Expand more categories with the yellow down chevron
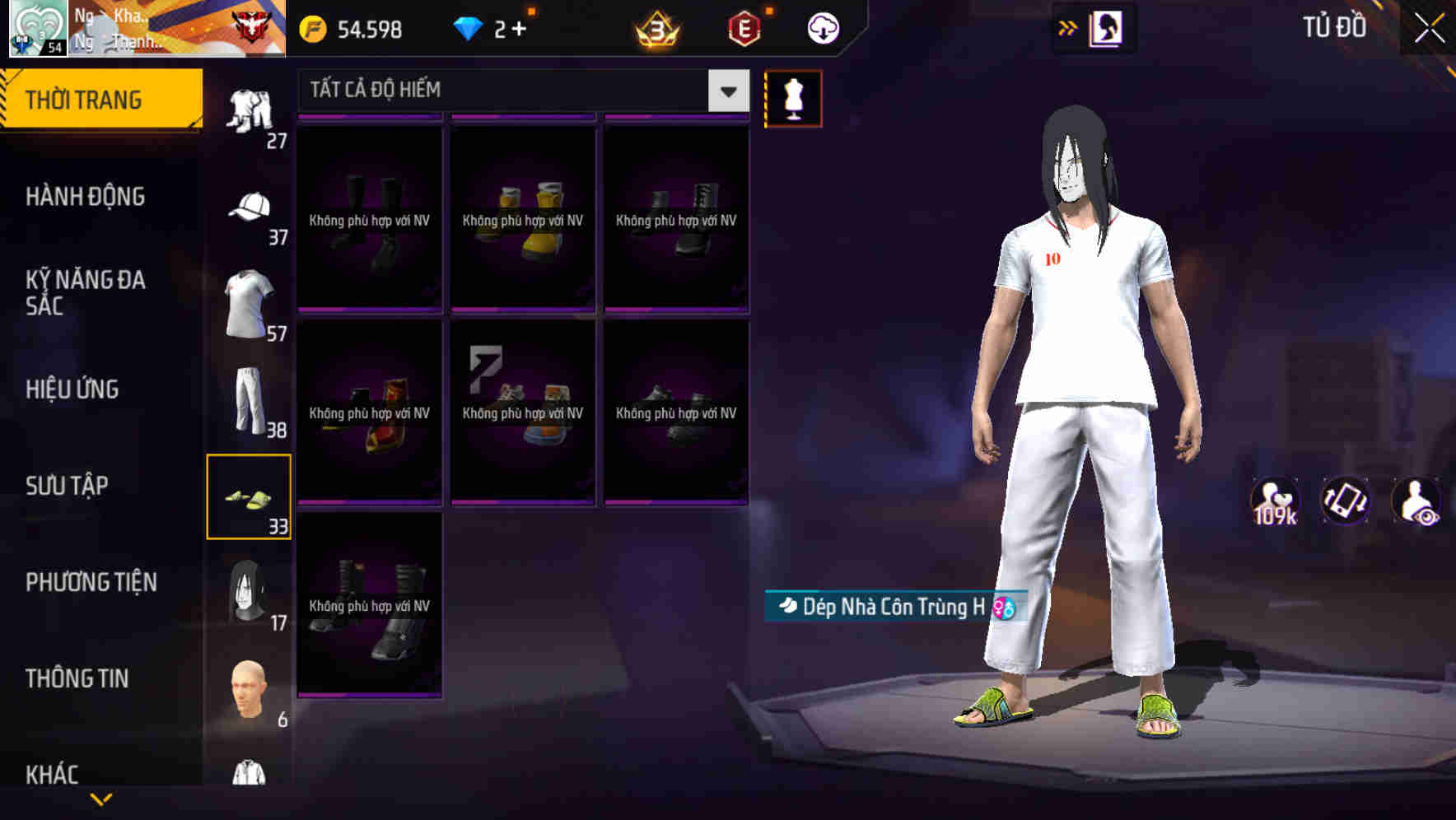 click(x=100, y=800)
